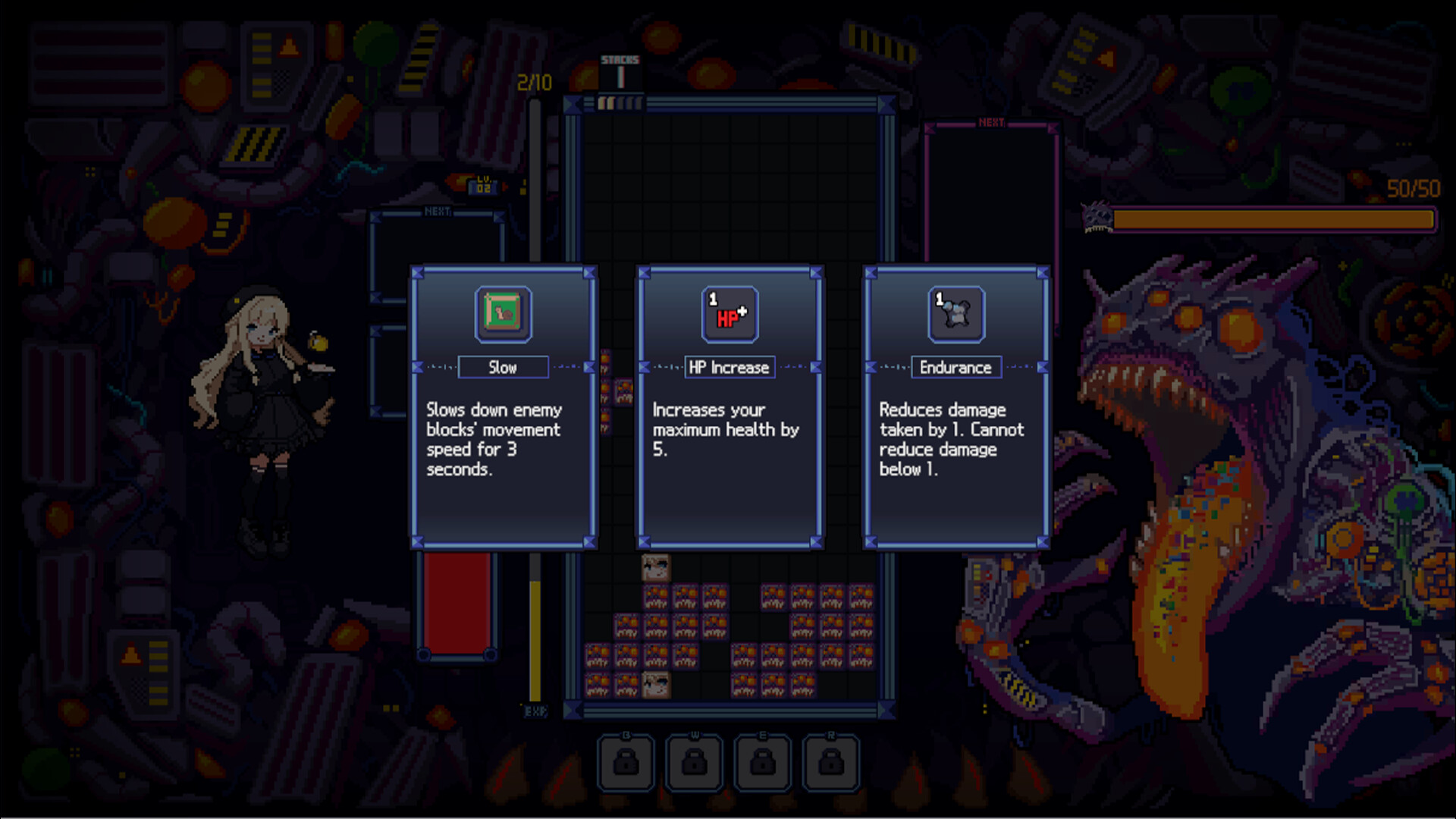This screenshot has width=1456, height=819.
Task: Click the STACKS counter at the top
Action: (x=621, y=64)
